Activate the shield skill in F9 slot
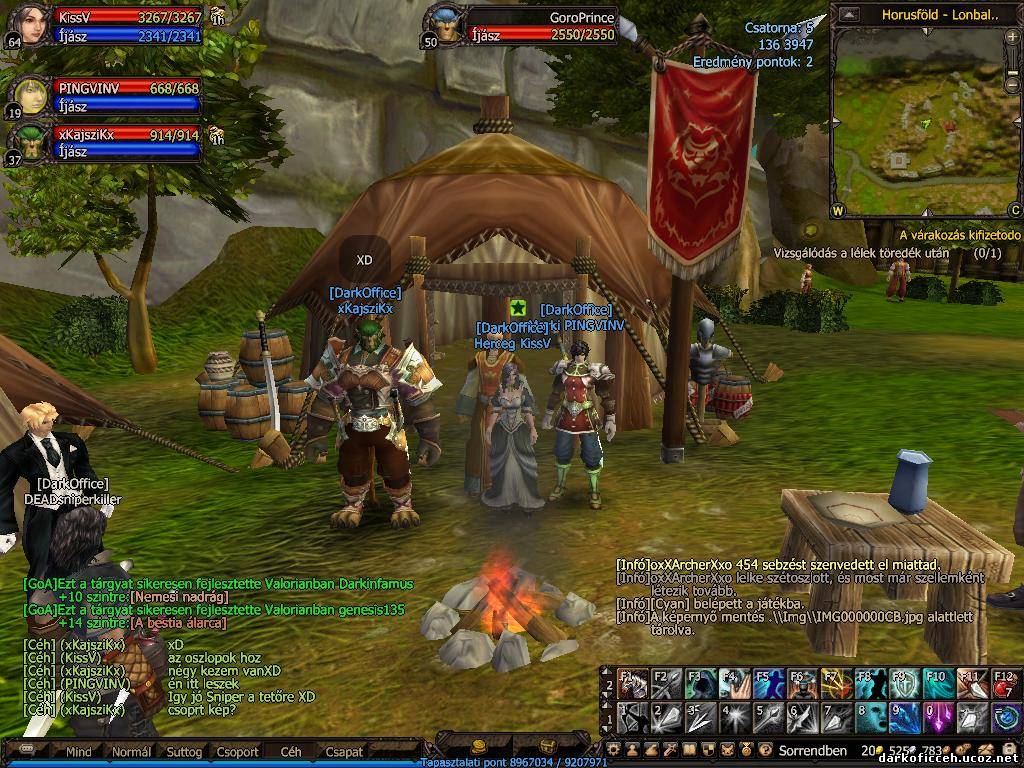 (x=902, y=684)
